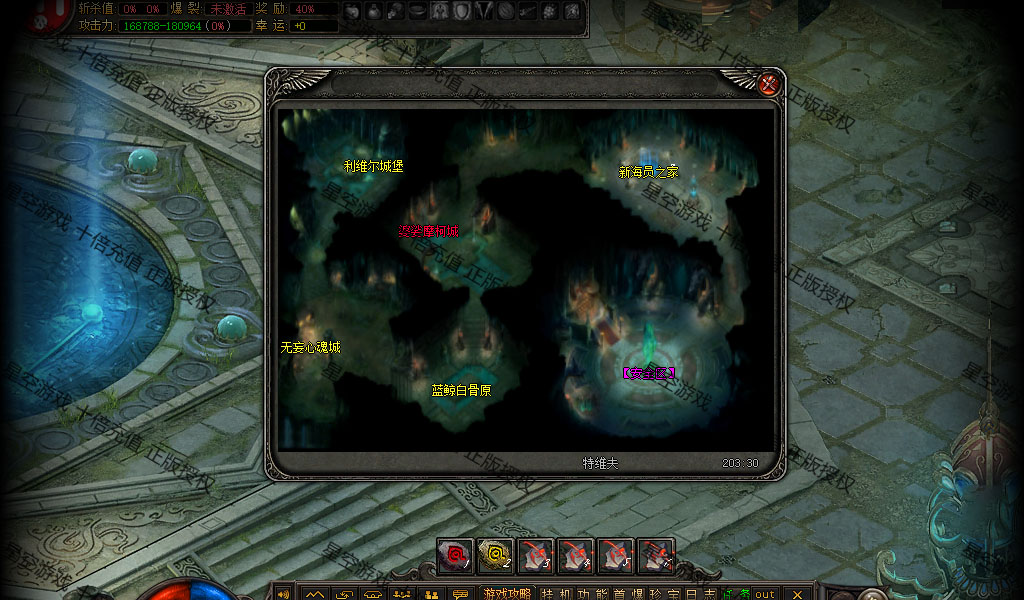Open the 游戏攻略 game guide

coord(507,593)
